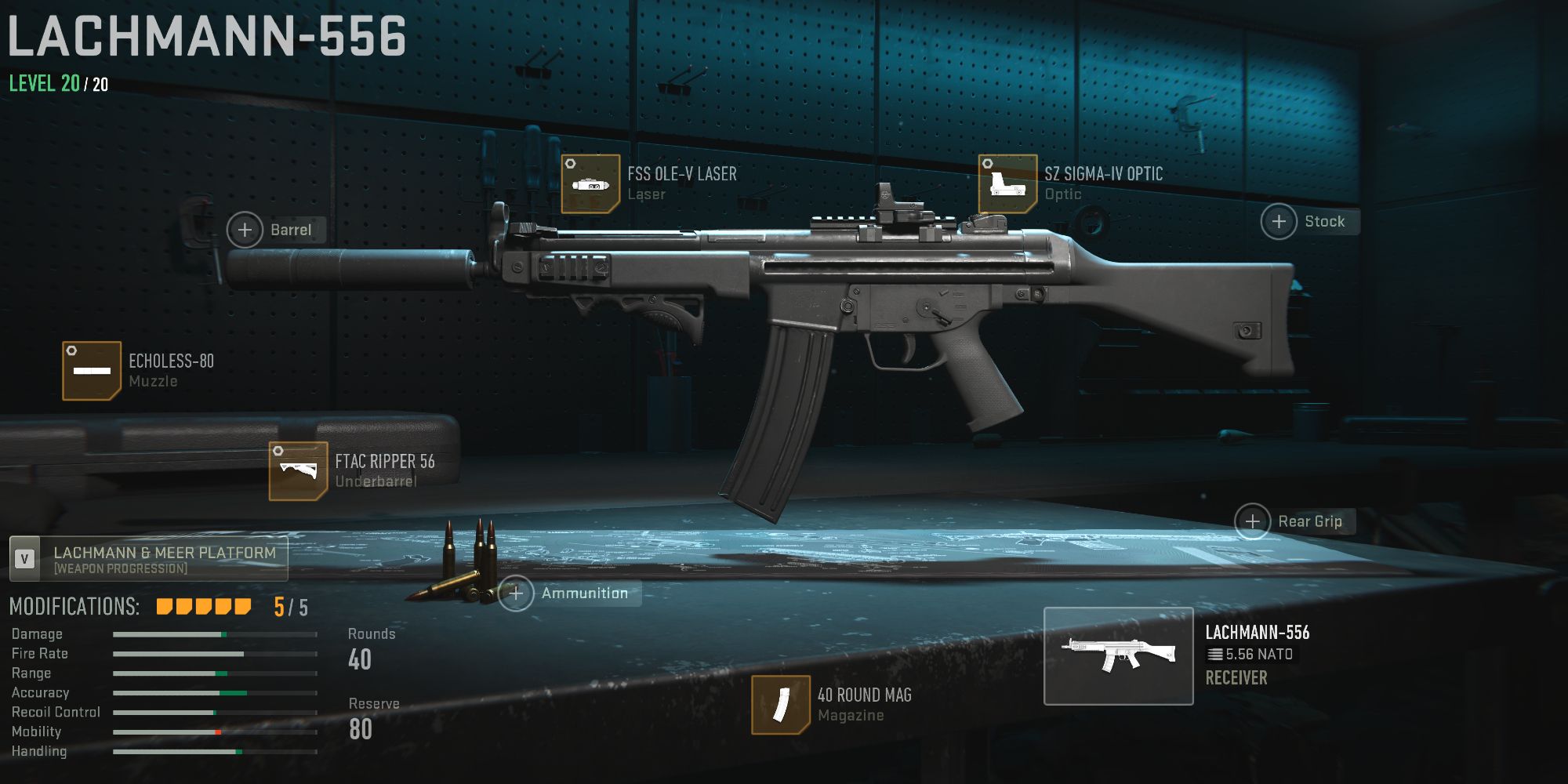The height and width of the screenshot is (784, 1568).
Task: Open the Ammunition slot selector
Action: [x=517, y=593]
